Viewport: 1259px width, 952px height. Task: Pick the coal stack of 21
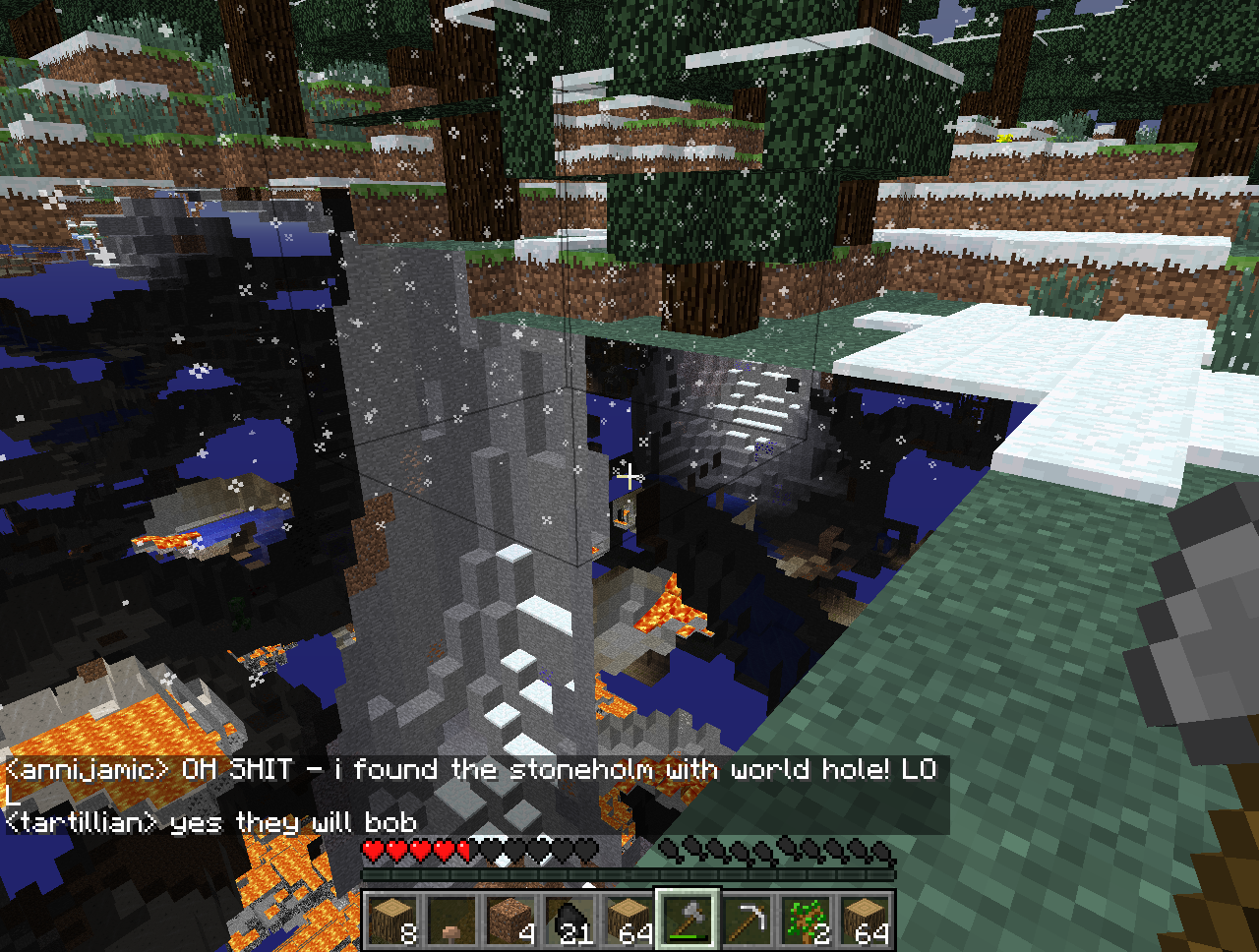tap(570, 921)
